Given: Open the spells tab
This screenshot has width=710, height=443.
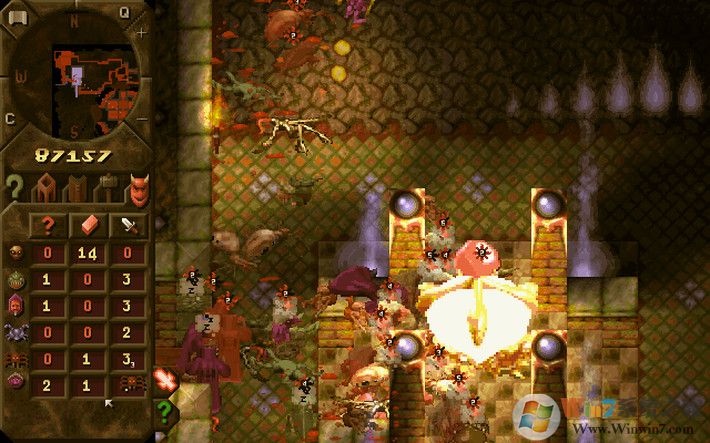Looking at the screenshot, I should click(x=76, y=187).
